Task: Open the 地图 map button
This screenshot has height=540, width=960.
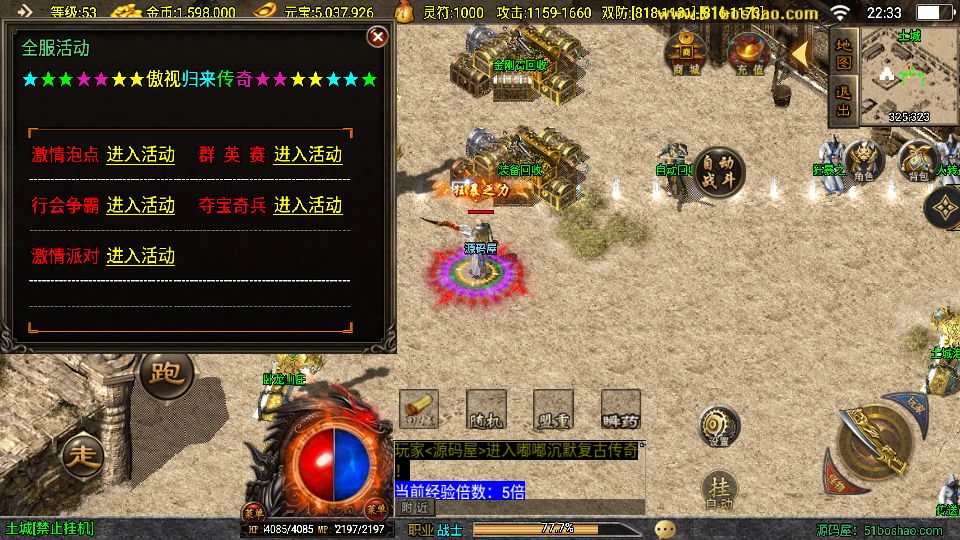Action: [x=843, y=53]
